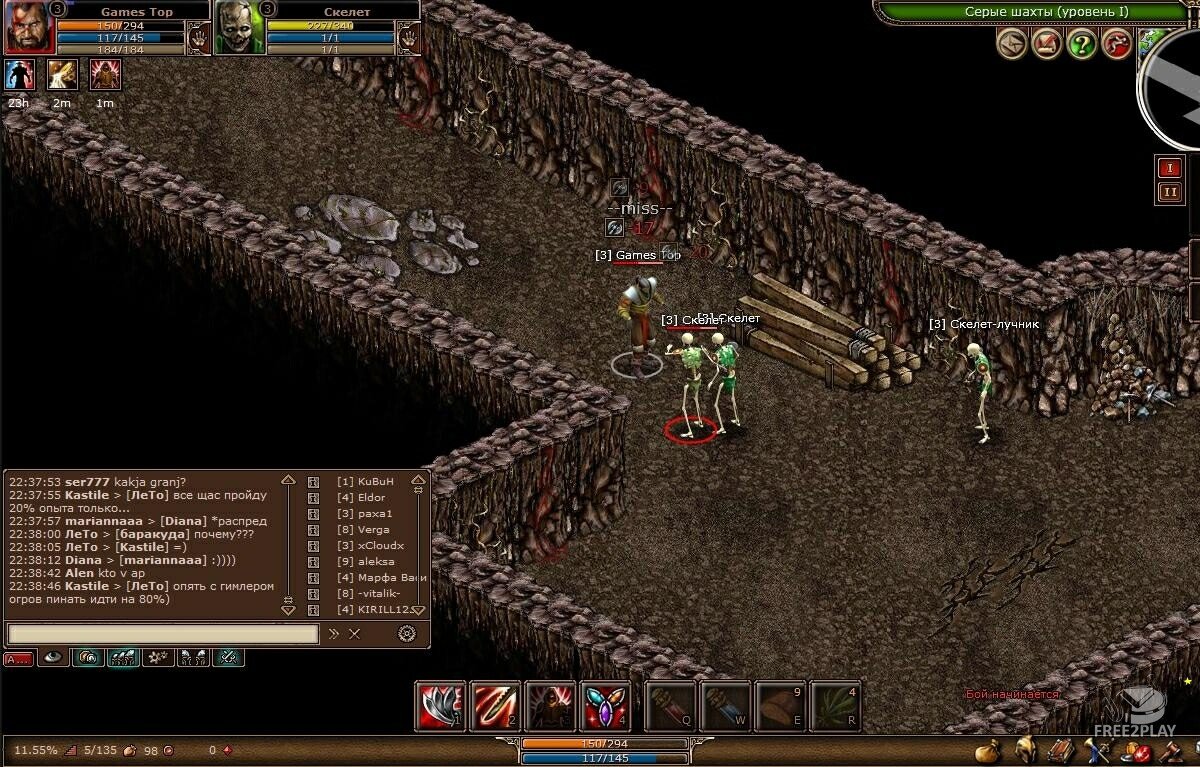
Task: Click the red running figure button
Action: click(x=1117, y=43)
